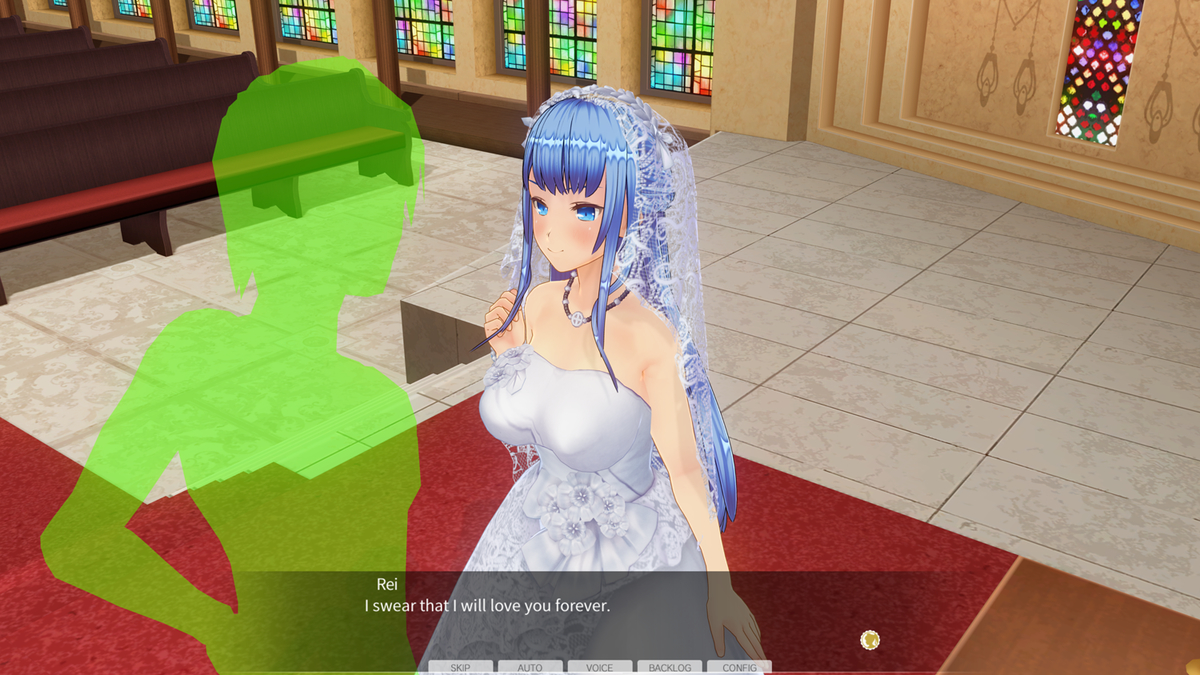Replay the line with the VOICE button
This screenshot has height=675, width=1200.
click(600, 667)
